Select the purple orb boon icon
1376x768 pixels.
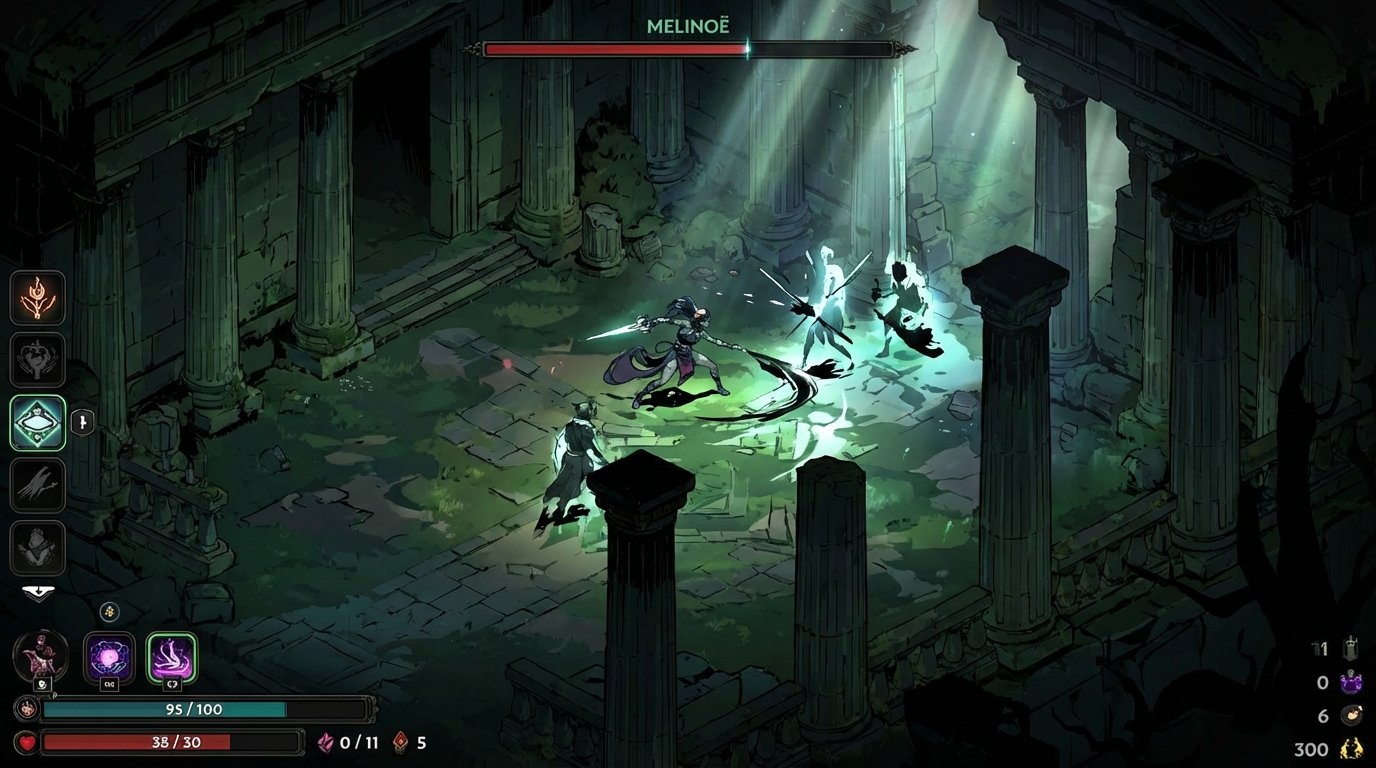[108, 657]
